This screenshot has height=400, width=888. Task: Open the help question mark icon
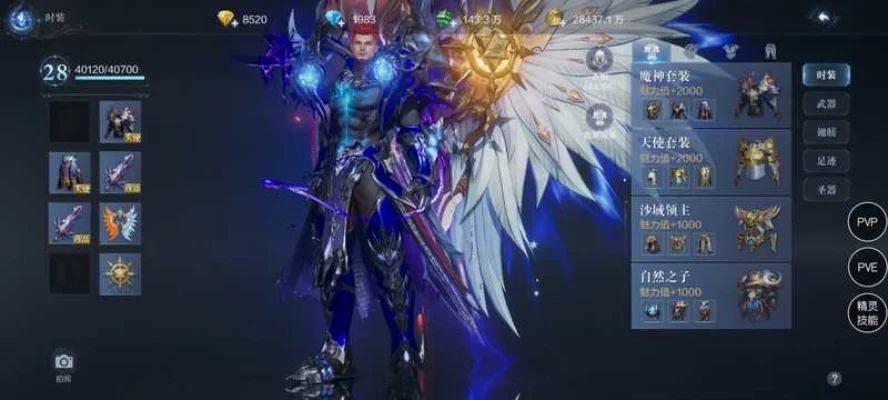[834, 379]
